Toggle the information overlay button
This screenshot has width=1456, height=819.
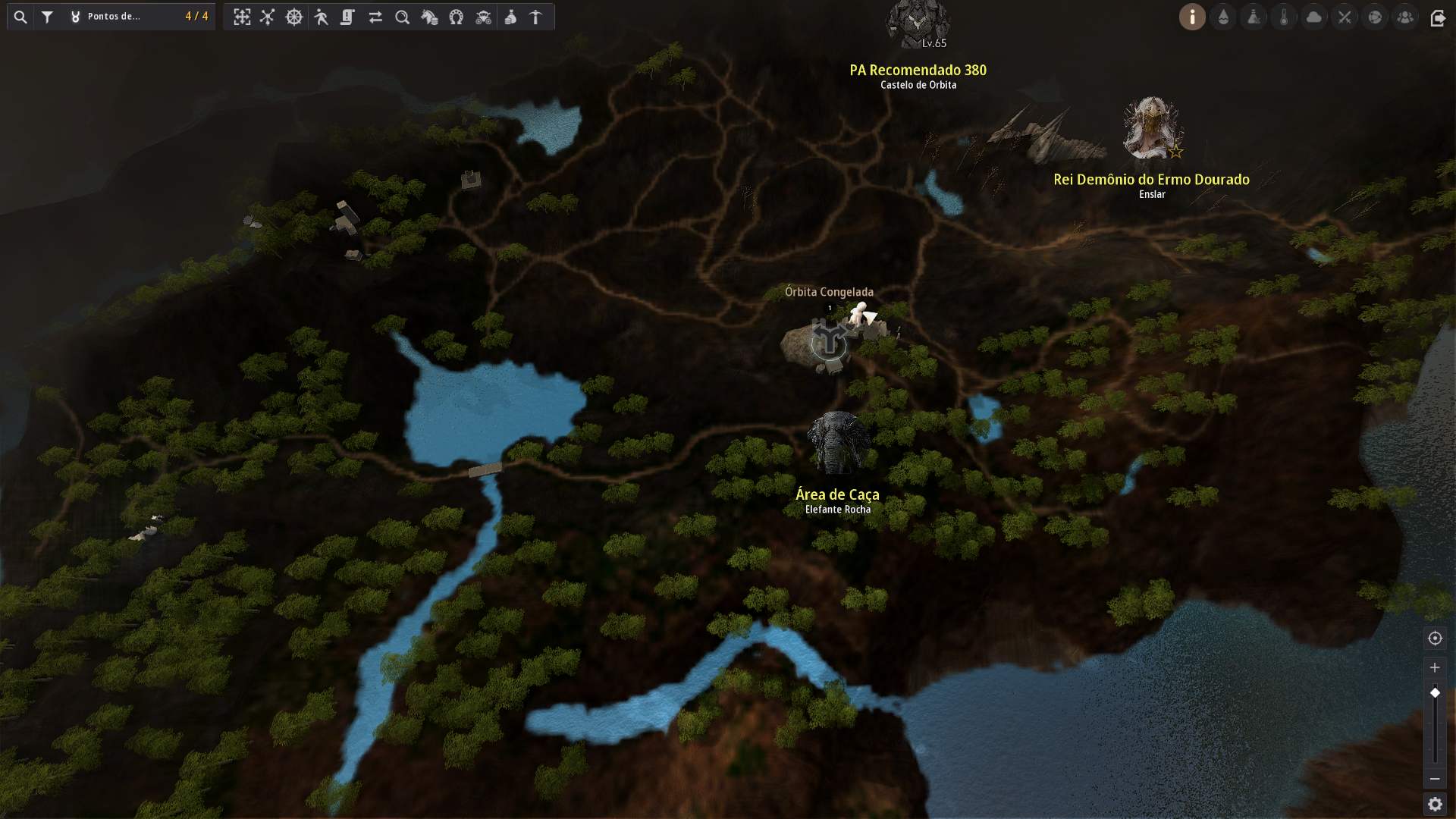(x=1192, y=17)
